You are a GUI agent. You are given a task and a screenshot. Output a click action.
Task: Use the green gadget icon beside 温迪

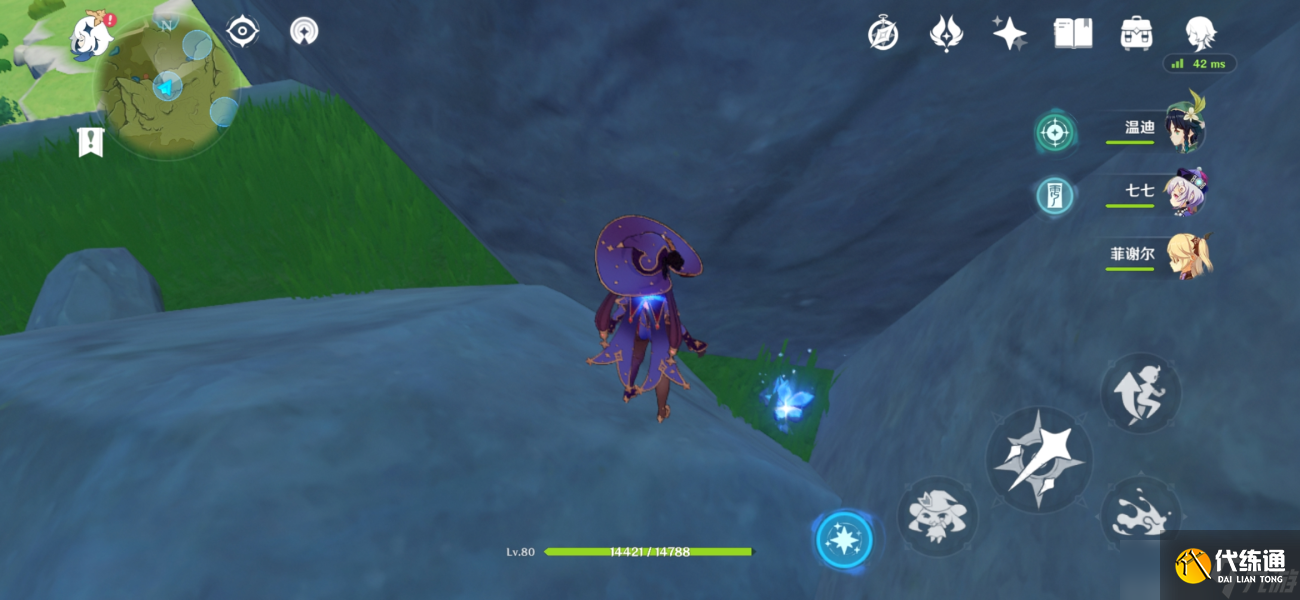tap(1055, 131)
